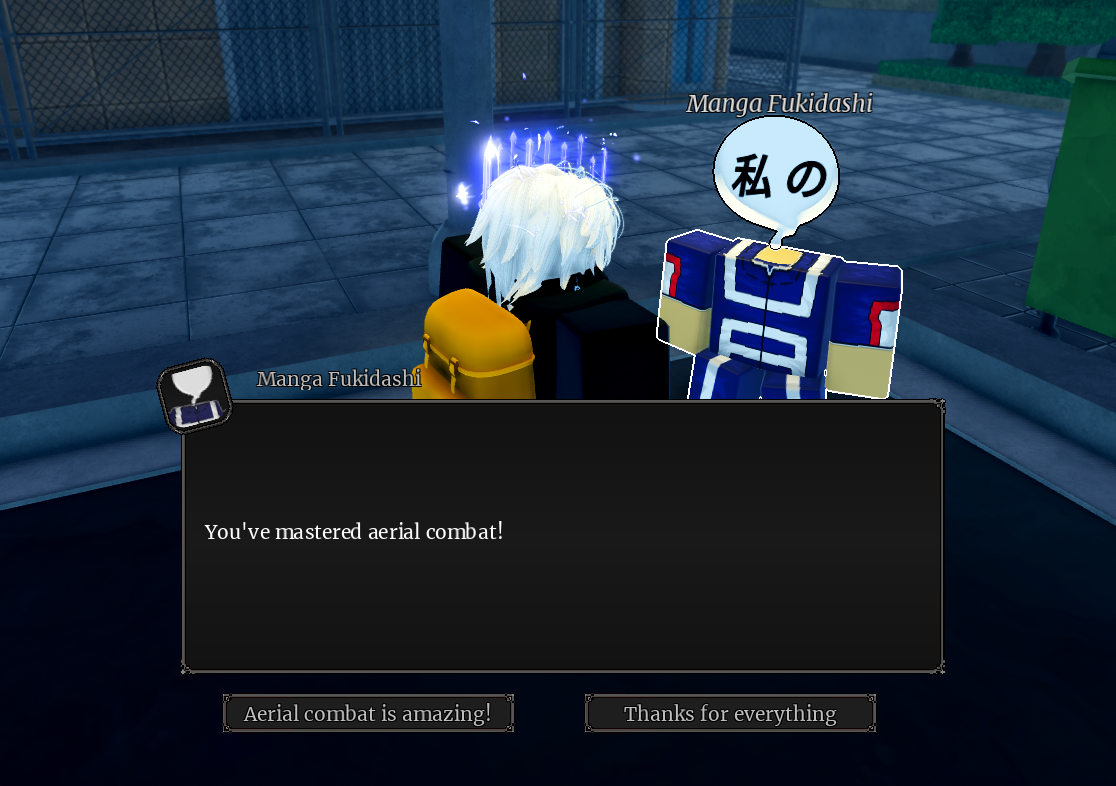Select the 'Thanks for everything' response
1116x786 pixels.
pos(730,713)
